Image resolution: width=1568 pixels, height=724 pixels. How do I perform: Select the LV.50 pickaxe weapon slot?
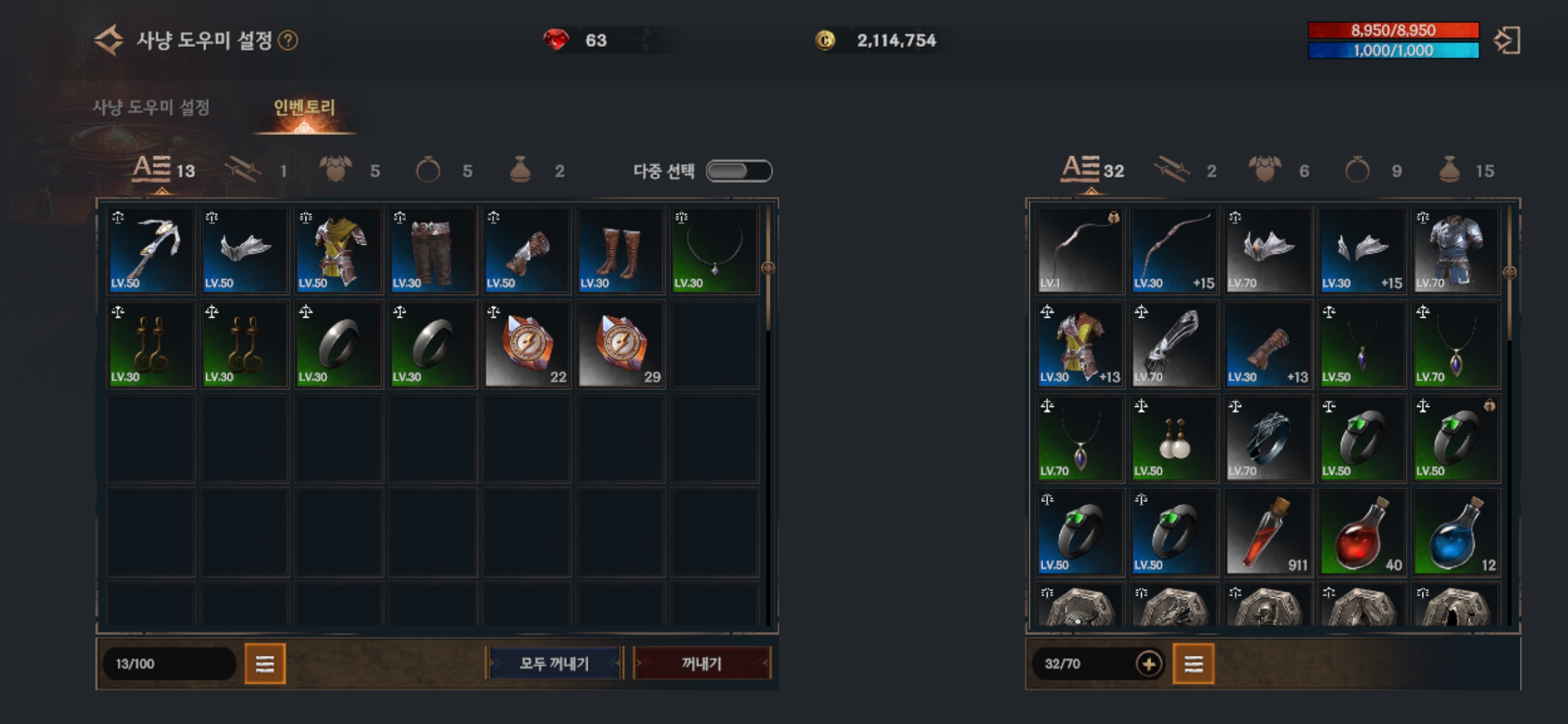(151, 250)
